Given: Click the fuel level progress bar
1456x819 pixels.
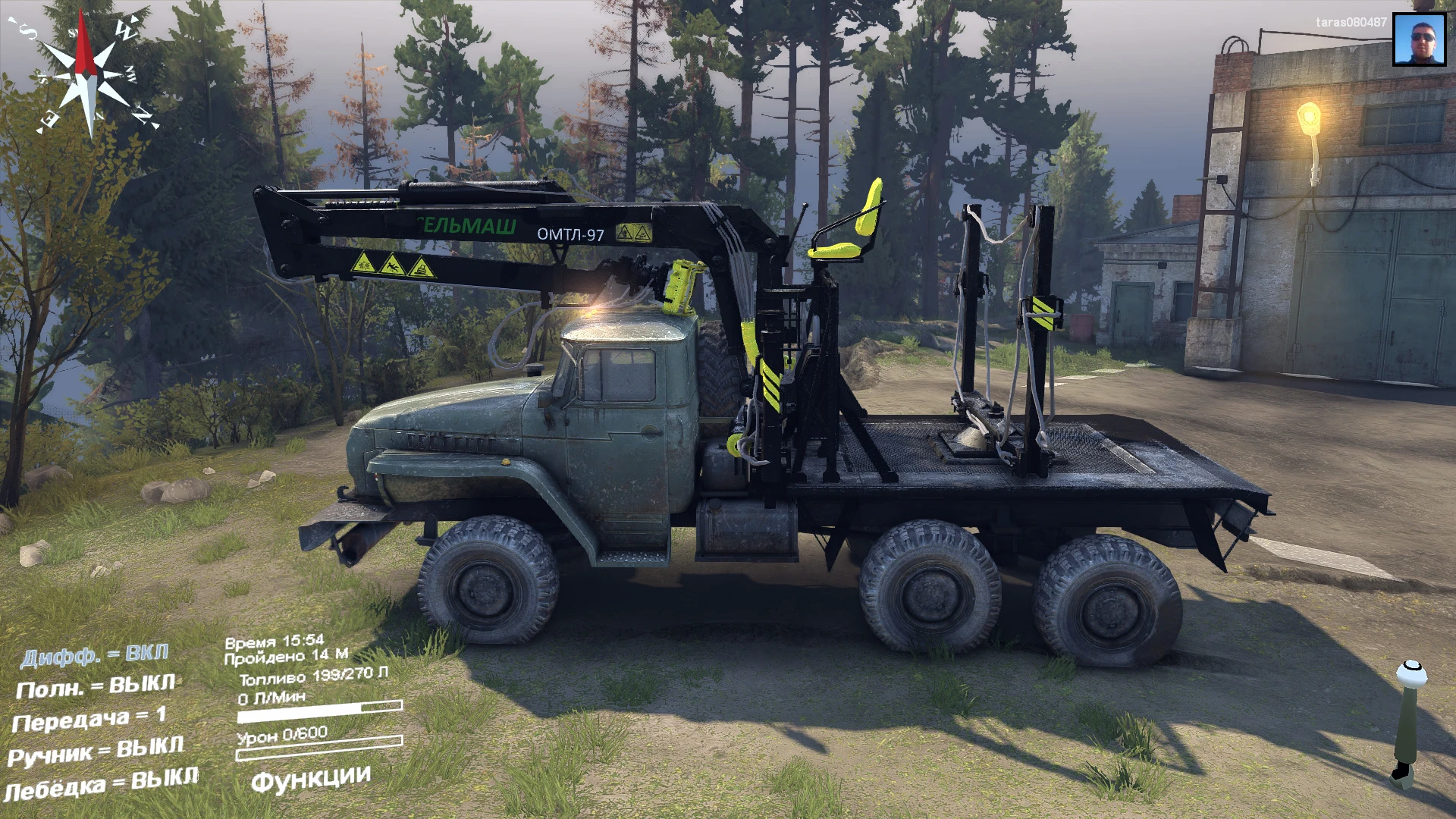Looking at the screenshot, I should click(318, 711).
